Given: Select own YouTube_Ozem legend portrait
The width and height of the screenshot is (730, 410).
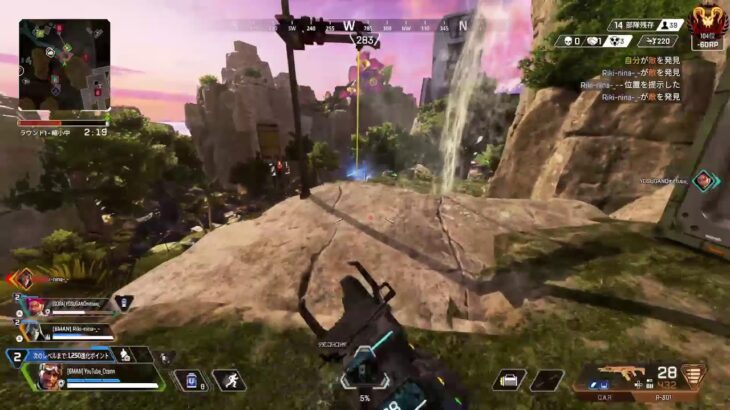Looking at the screenshot, I should pos(48,375).
